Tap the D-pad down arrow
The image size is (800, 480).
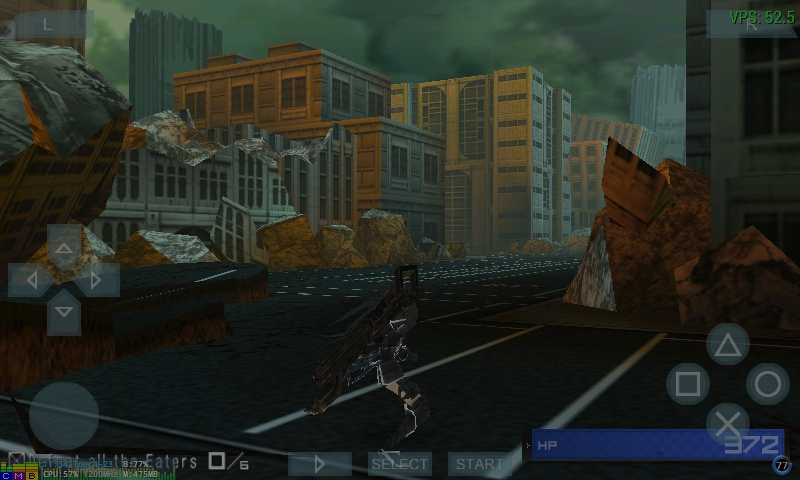[64, 313]
